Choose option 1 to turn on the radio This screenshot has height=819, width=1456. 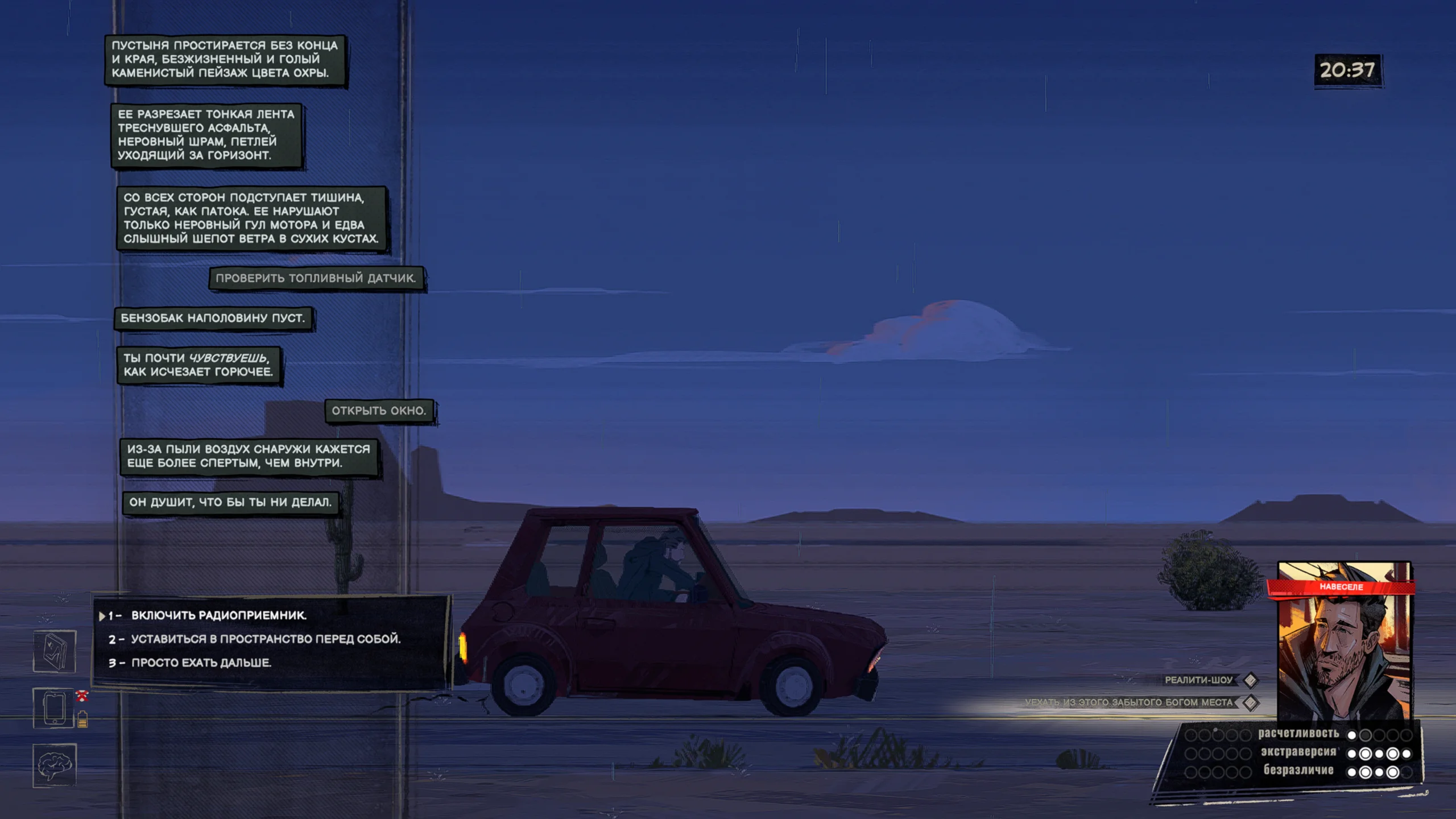coord(219,615)
